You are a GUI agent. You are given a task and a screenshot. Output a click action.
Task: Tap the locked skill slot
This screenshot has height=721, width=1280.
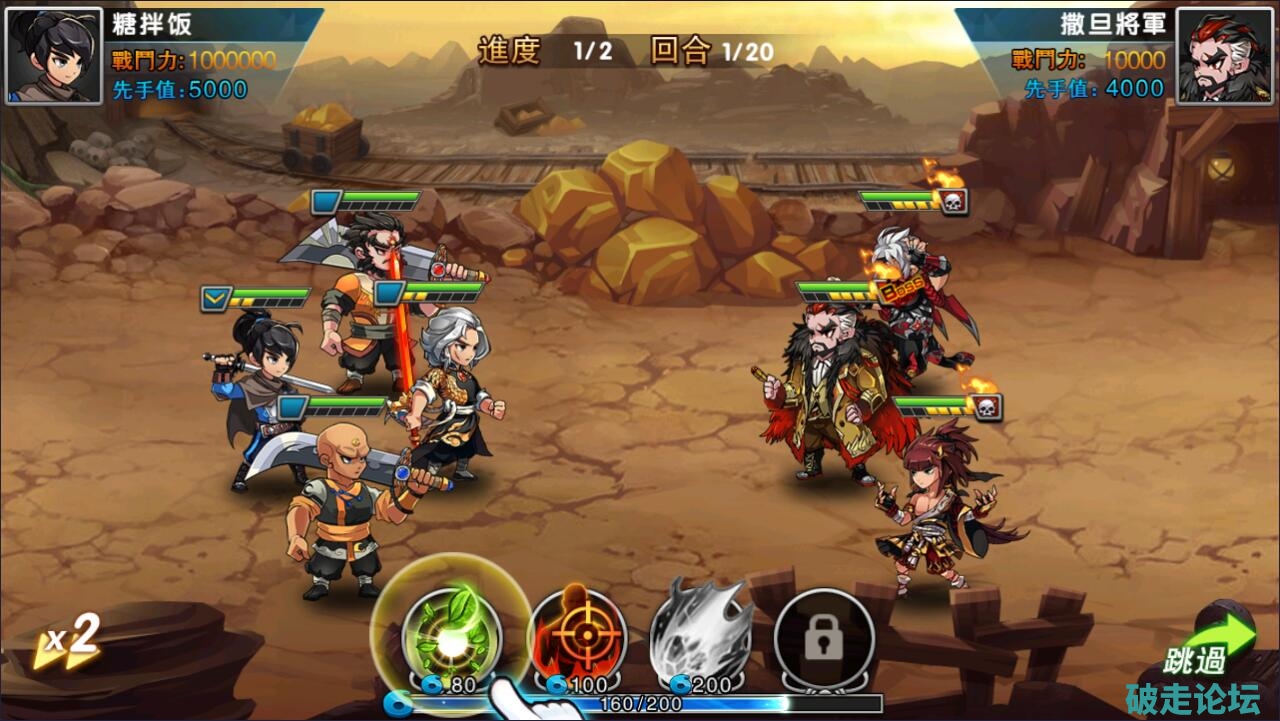click(x=824, y=637)
